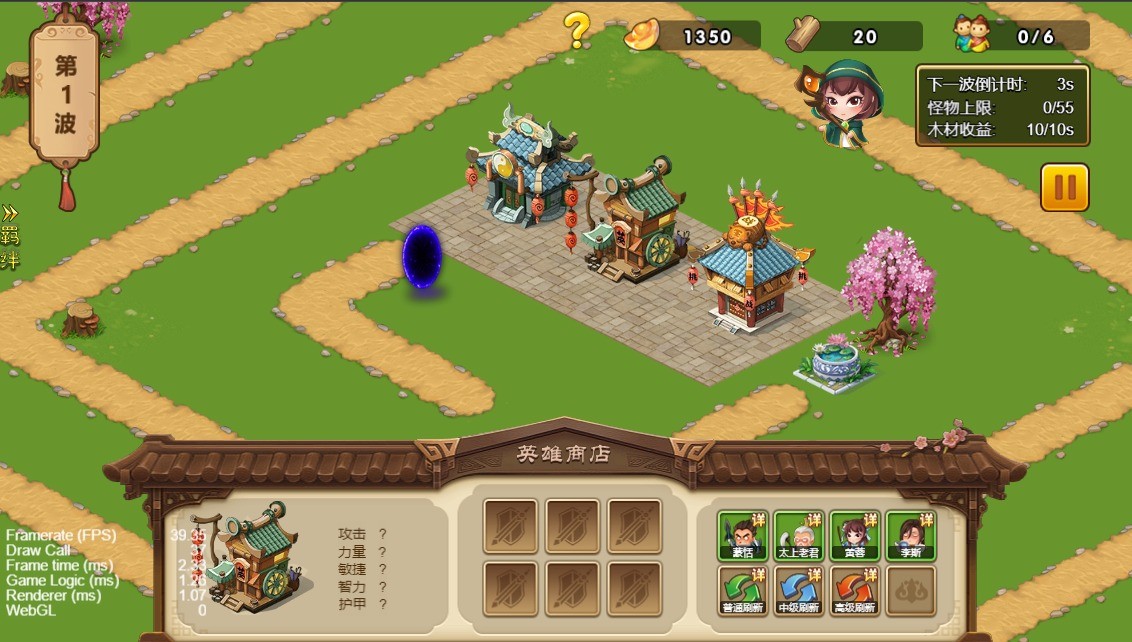The height and width of the screenshot is (642, 1132).
Task: Use the blue 中级刷新 refresh button
Action: [798, 591]
